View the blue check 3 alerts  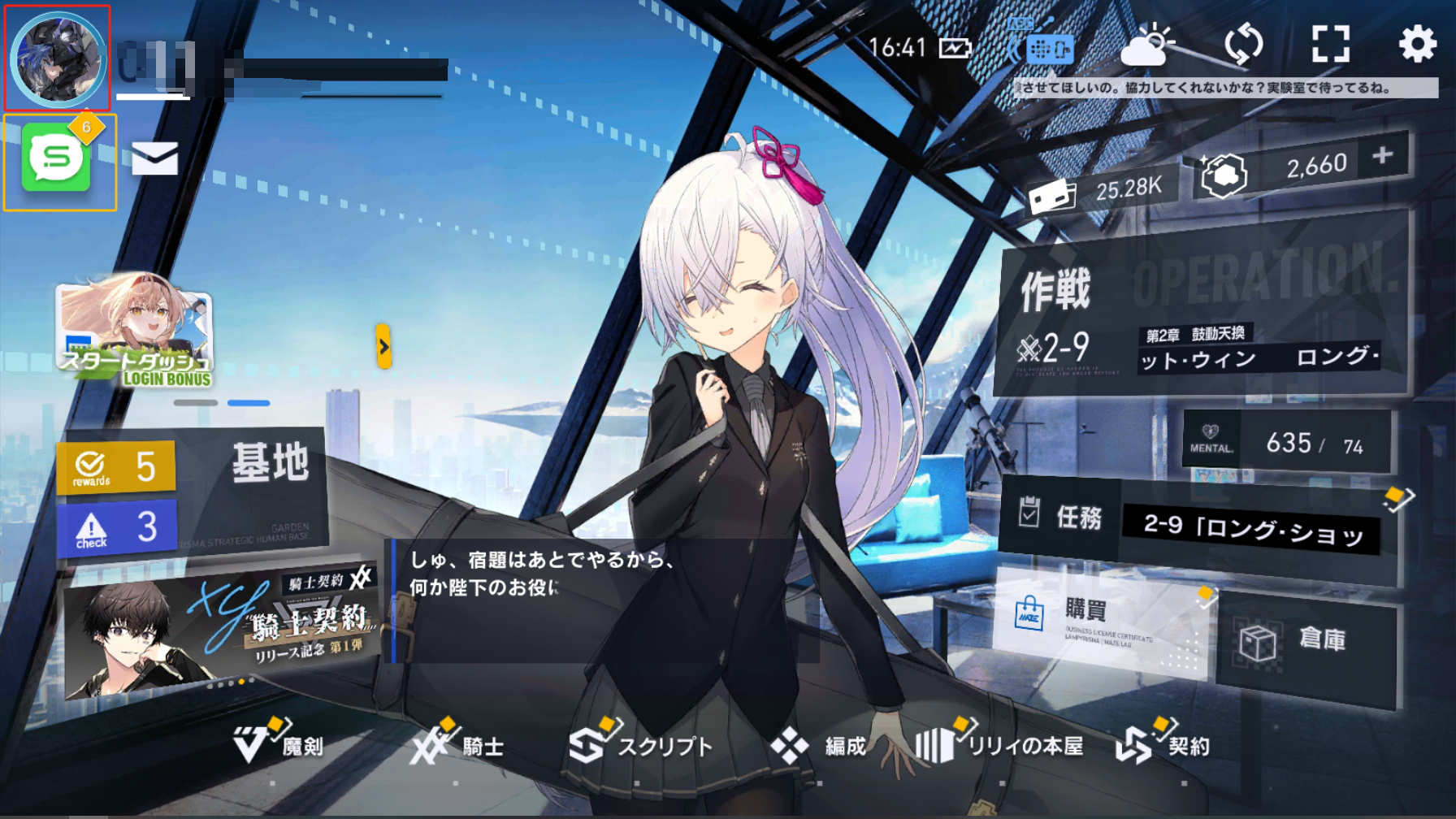(x=117, y=528)
